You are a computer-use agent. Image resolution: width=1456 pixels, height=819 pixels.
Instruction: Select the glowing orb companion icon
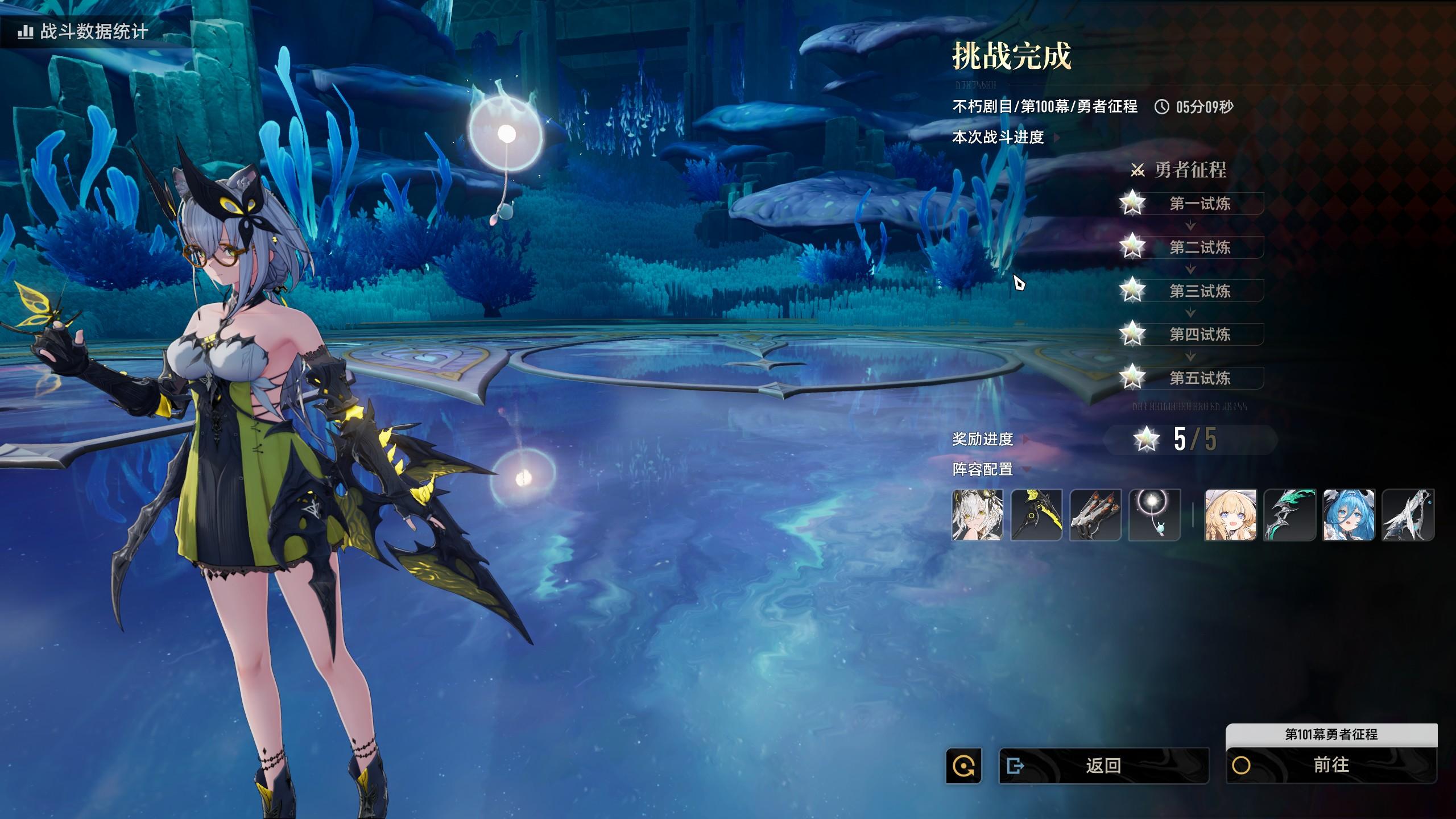point(1155,515)
